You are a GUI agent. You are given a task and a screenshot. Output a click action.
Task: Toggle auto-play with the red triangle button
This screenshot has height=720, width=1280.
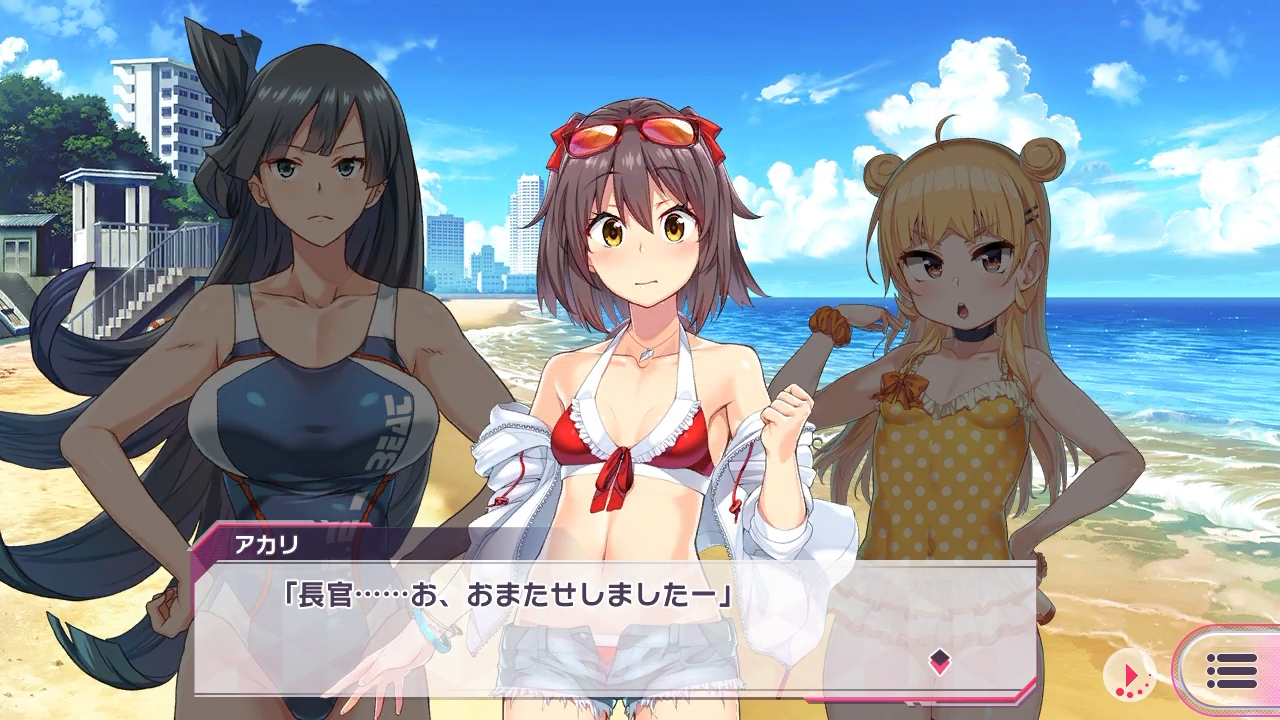pos(1130,673)
